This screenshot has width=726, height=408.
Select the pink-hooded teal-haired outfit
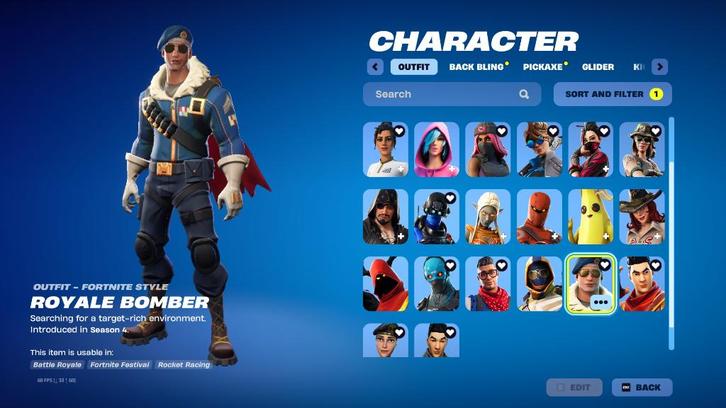[437, 149]
